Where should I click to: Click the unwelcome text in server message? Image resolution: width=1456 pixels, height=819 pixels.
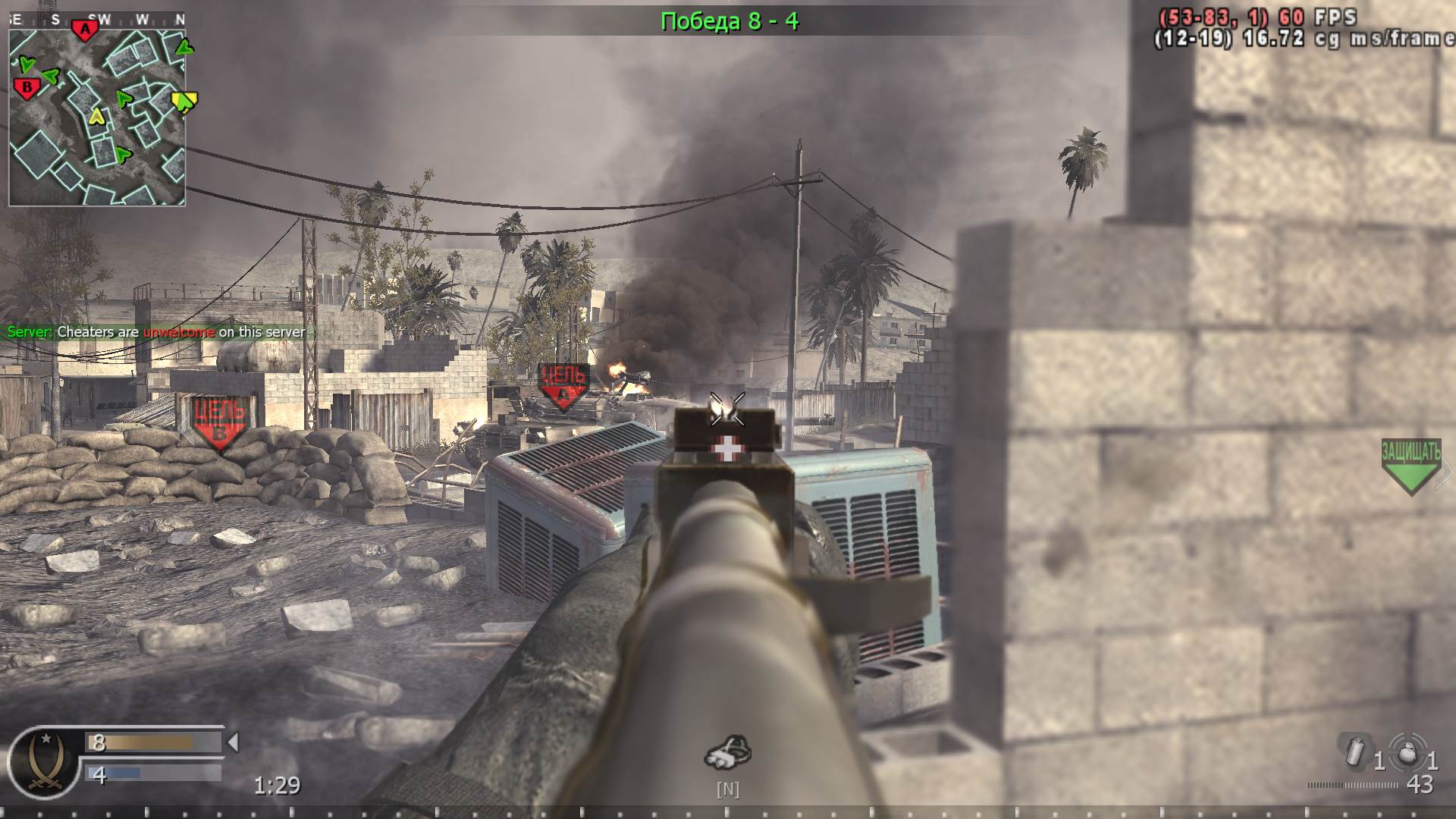tap(177, 332)
